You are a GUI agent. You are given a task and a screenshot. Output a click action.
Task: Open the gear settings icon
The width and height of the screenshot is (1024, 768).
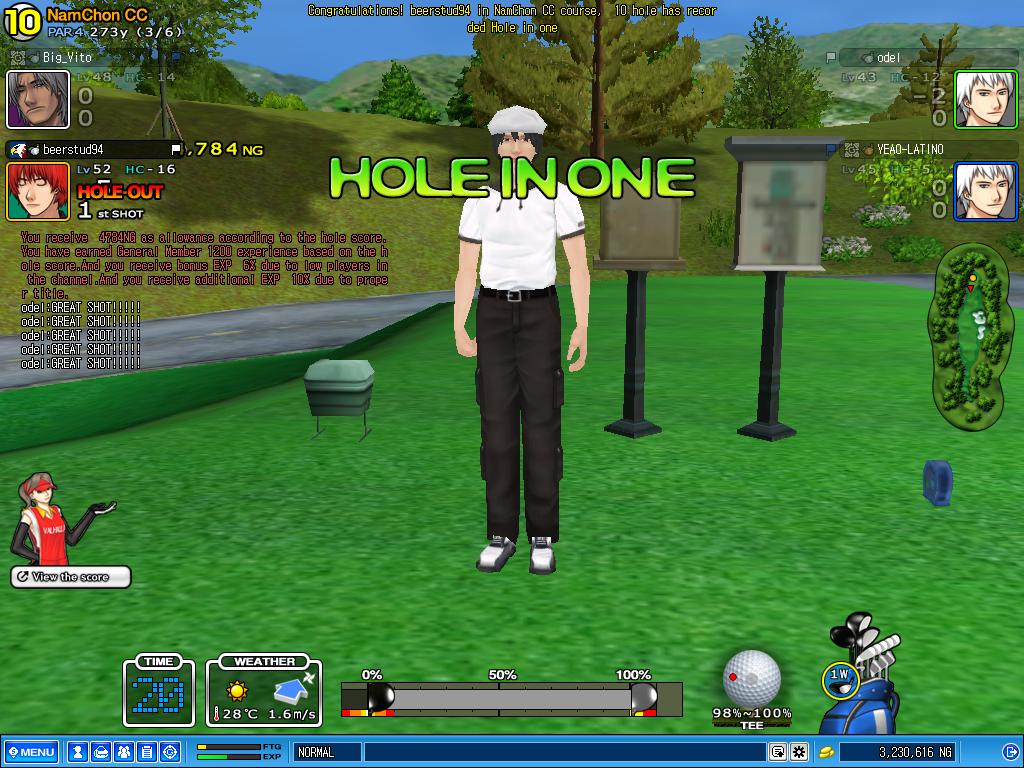pos(798,752)
